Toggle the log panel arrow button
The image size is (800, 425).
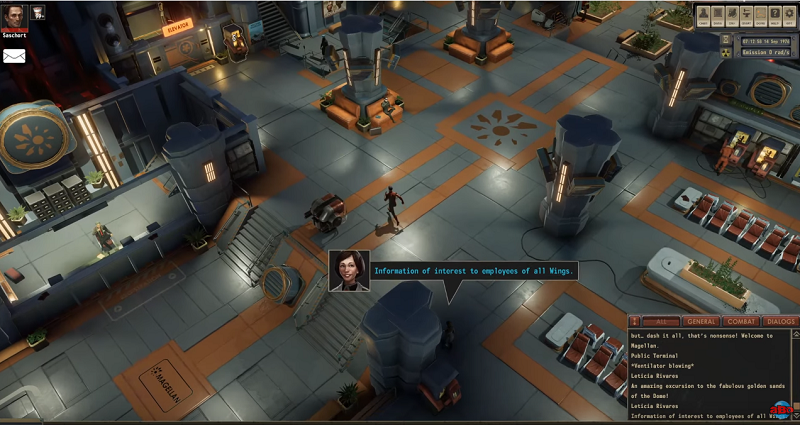click(x=635, y=322)
